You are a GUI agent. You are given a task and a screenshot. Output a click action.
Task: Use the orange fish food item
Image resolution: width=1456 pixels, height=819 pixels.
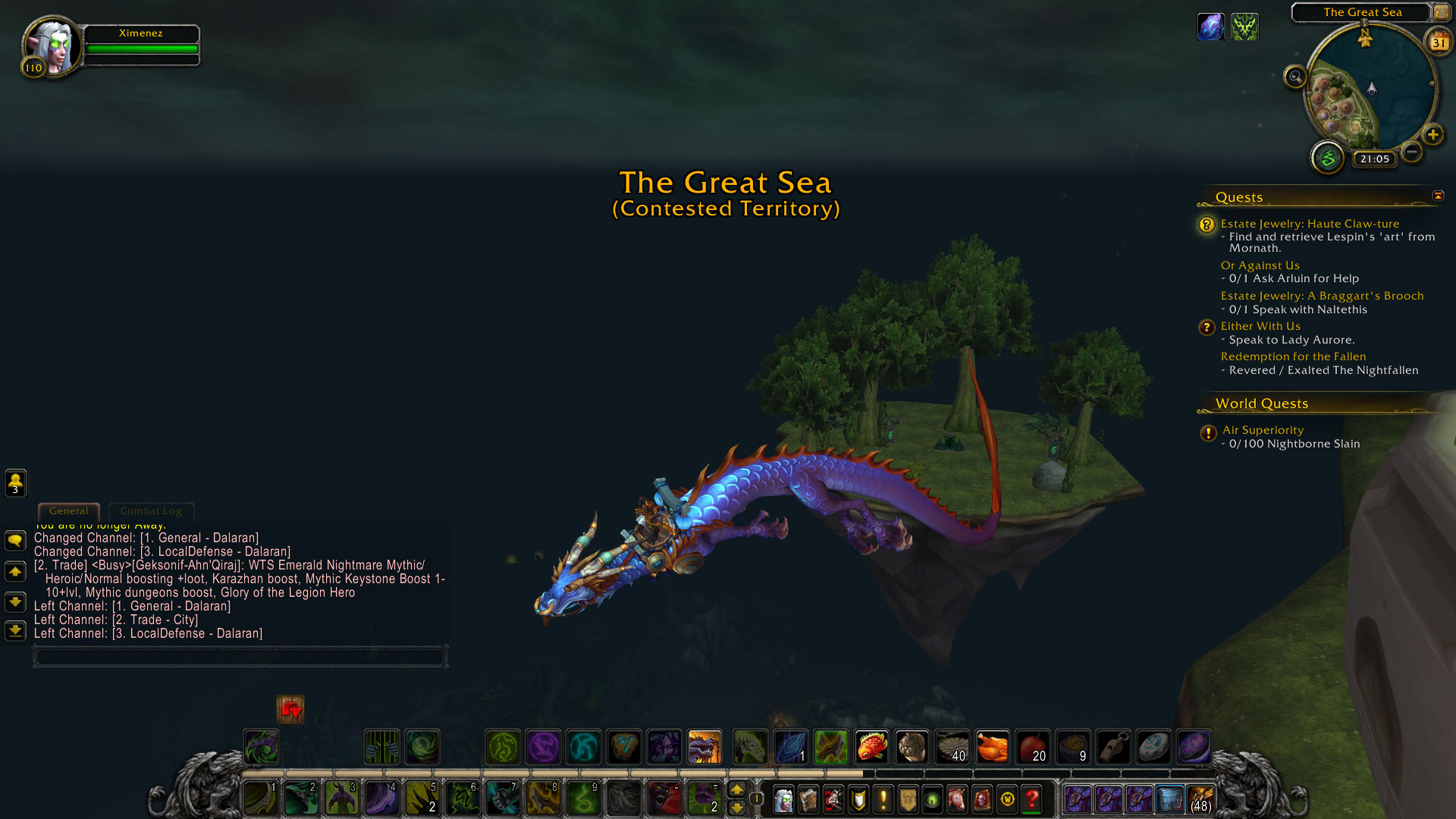871,747
